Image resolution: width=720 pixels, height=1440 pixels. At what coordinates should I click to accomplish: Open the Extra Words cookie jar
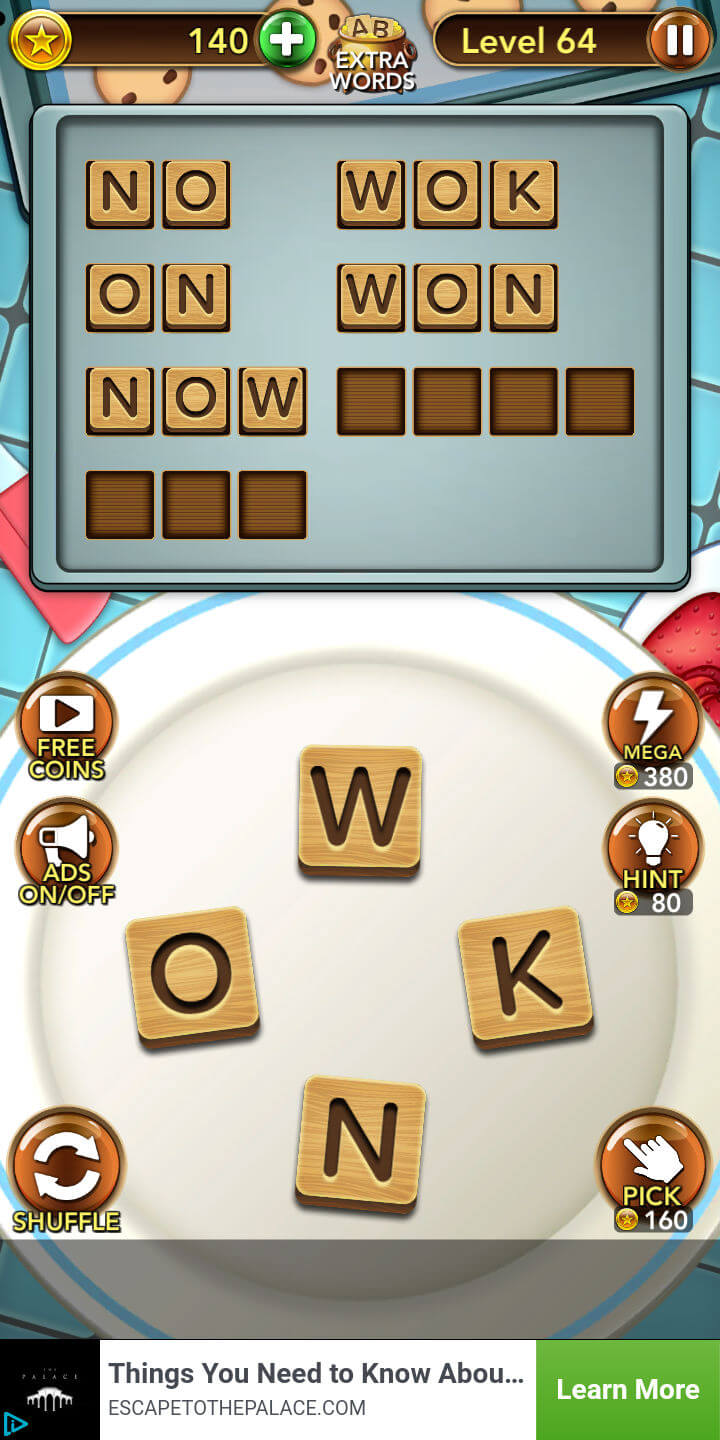(x=373, y=52)
